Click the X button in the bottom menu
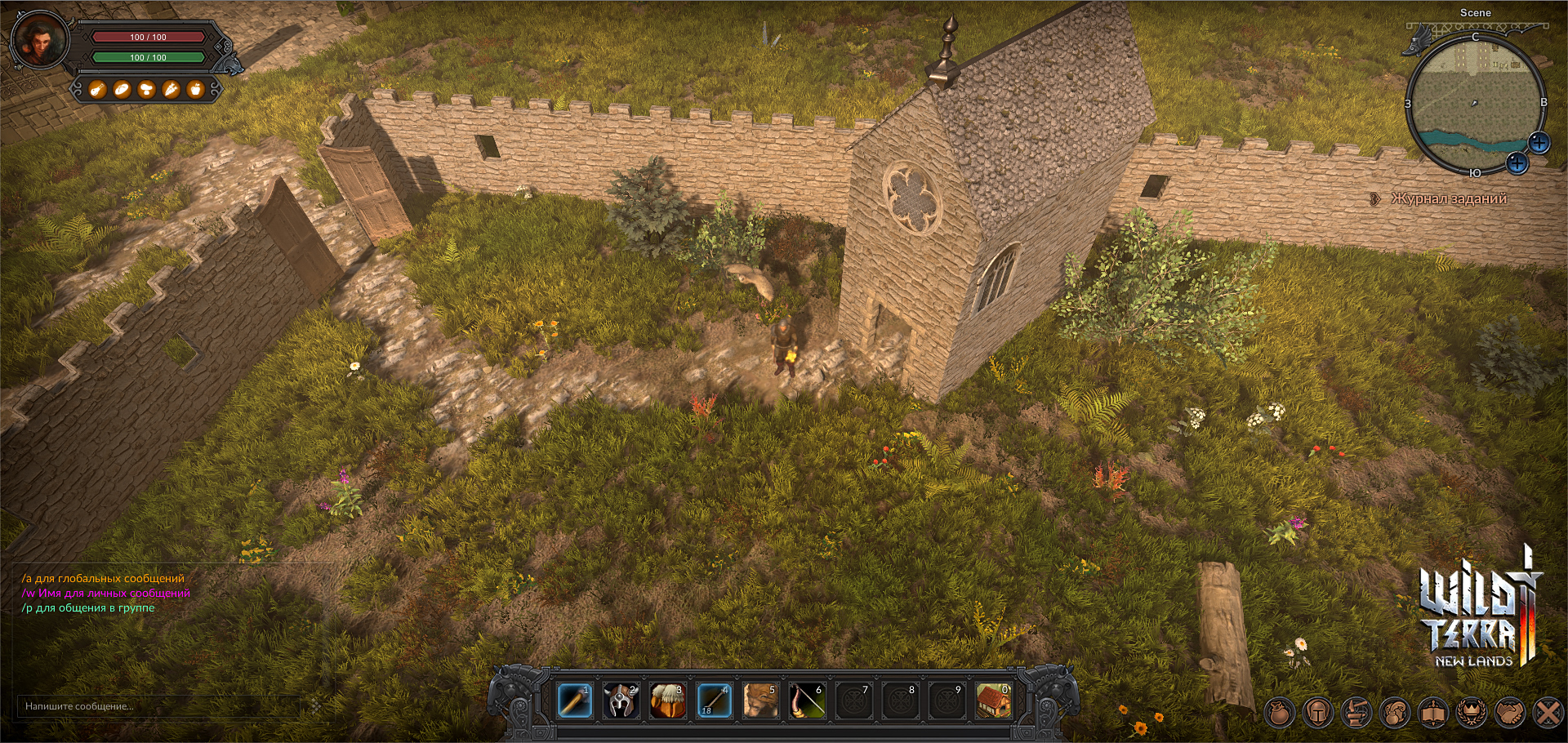This screenshot has width=1568, height=743. pos(1548,713)
